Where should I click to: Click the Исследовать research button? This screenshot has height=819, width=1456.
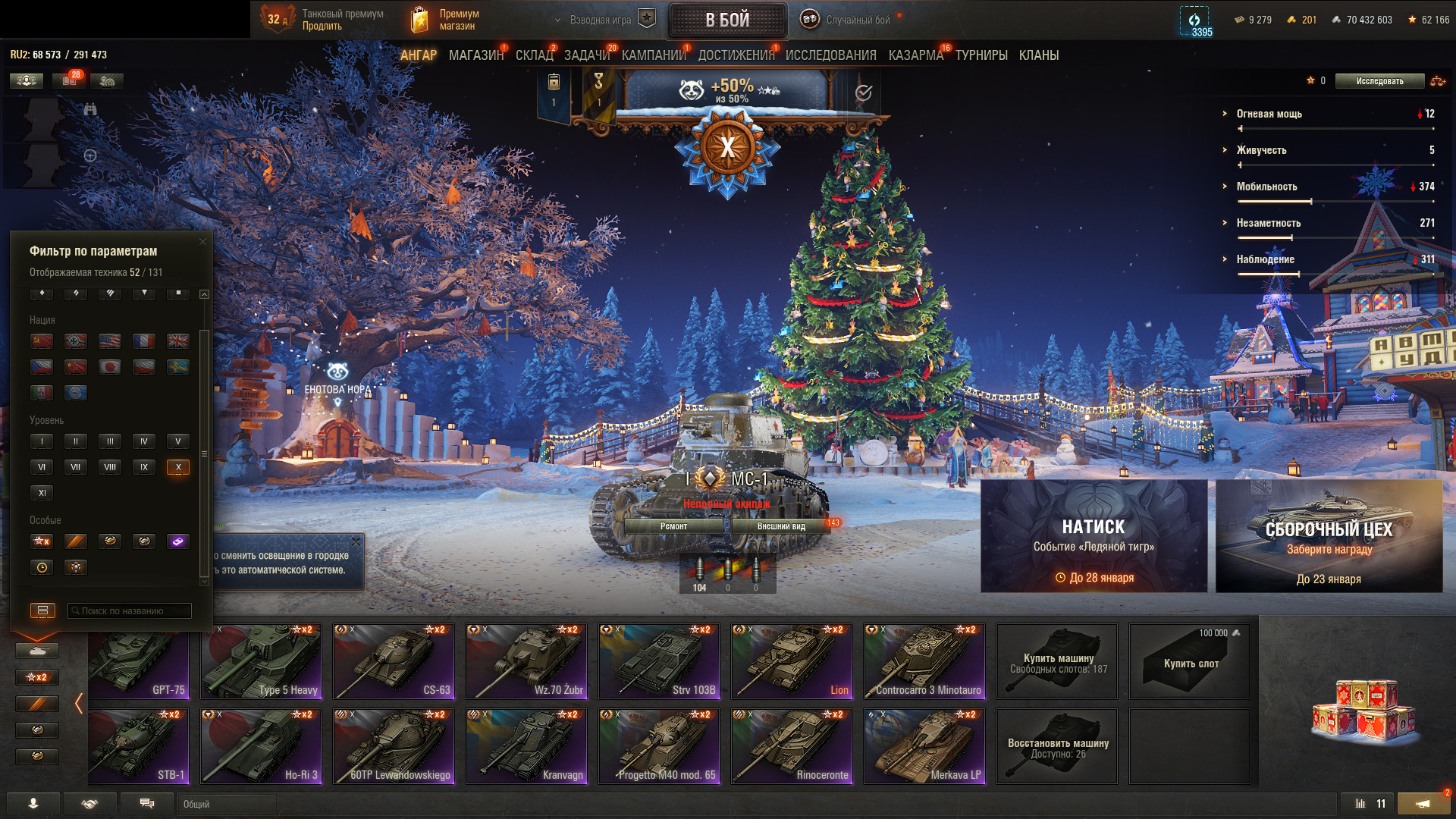pos(1379,81)
